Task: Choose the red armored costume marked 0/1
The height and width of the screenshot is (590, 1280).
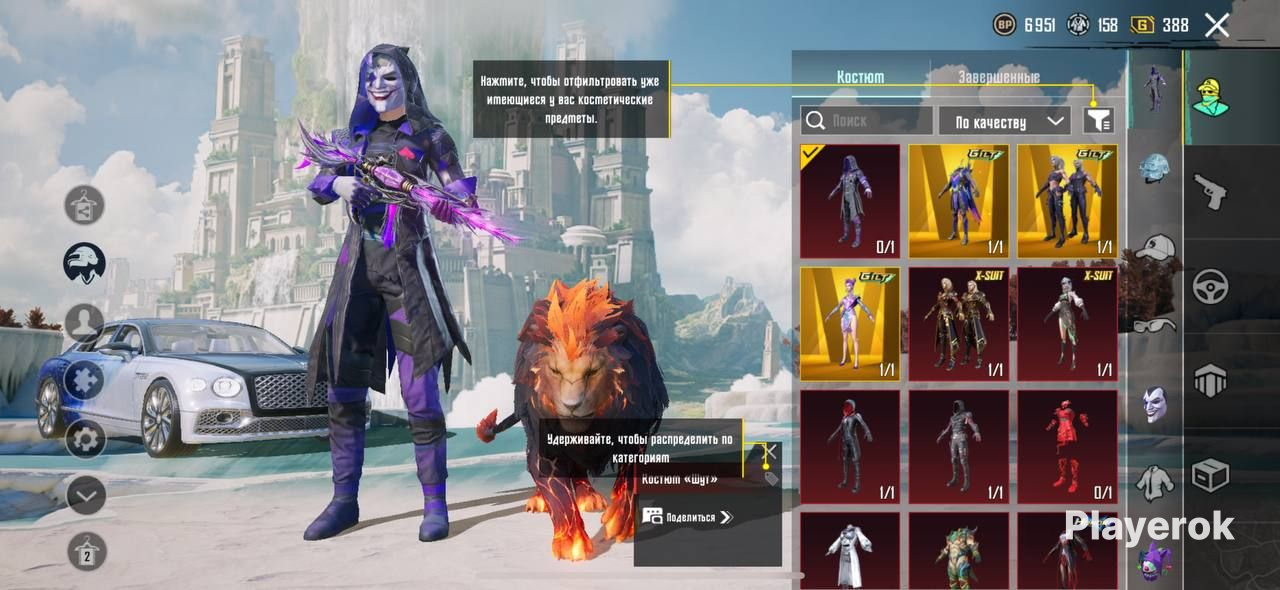Action: (x=1067, y=446)
